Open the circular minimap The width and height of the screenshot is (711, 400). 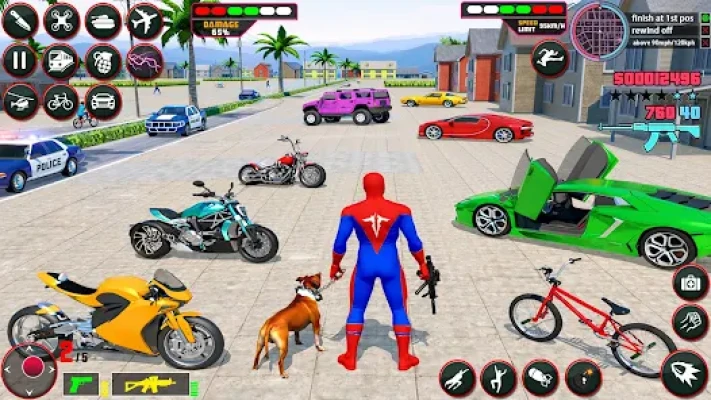[599, 30]
